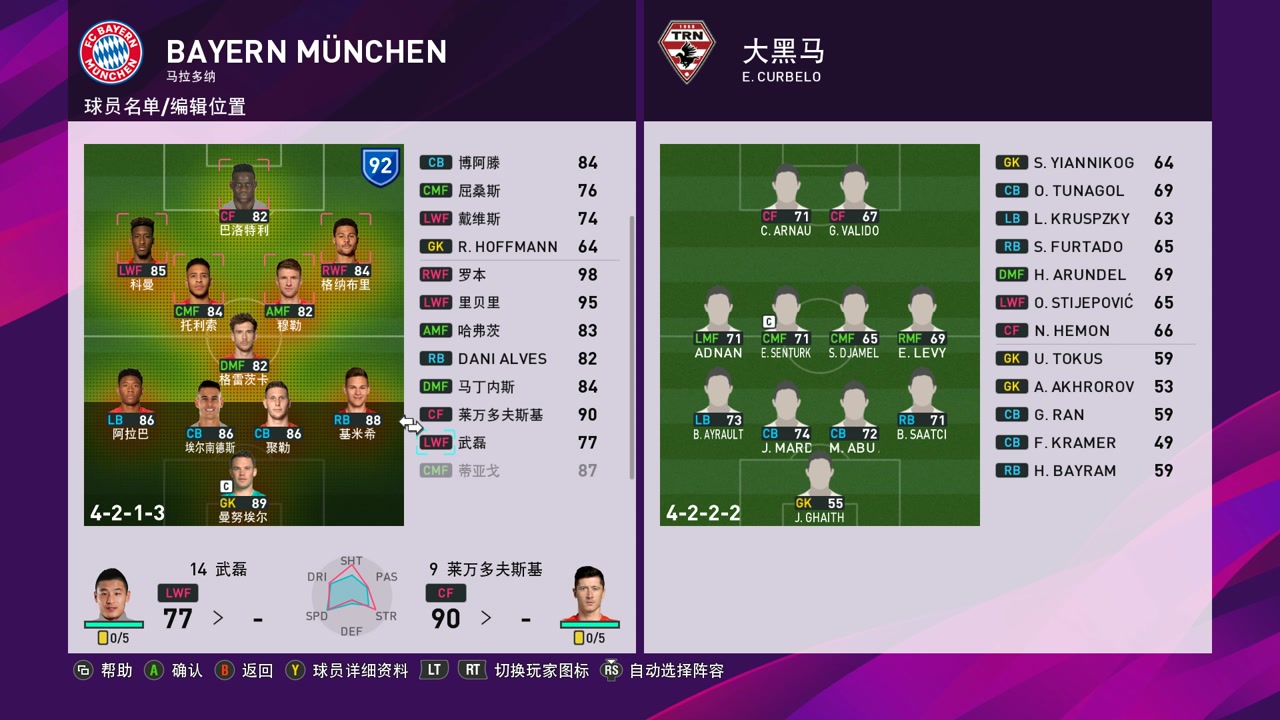Viewport: 1280px width, 720px height.
Task: Pick right back 基米希 on the pitch
Action: coord(358,404)
